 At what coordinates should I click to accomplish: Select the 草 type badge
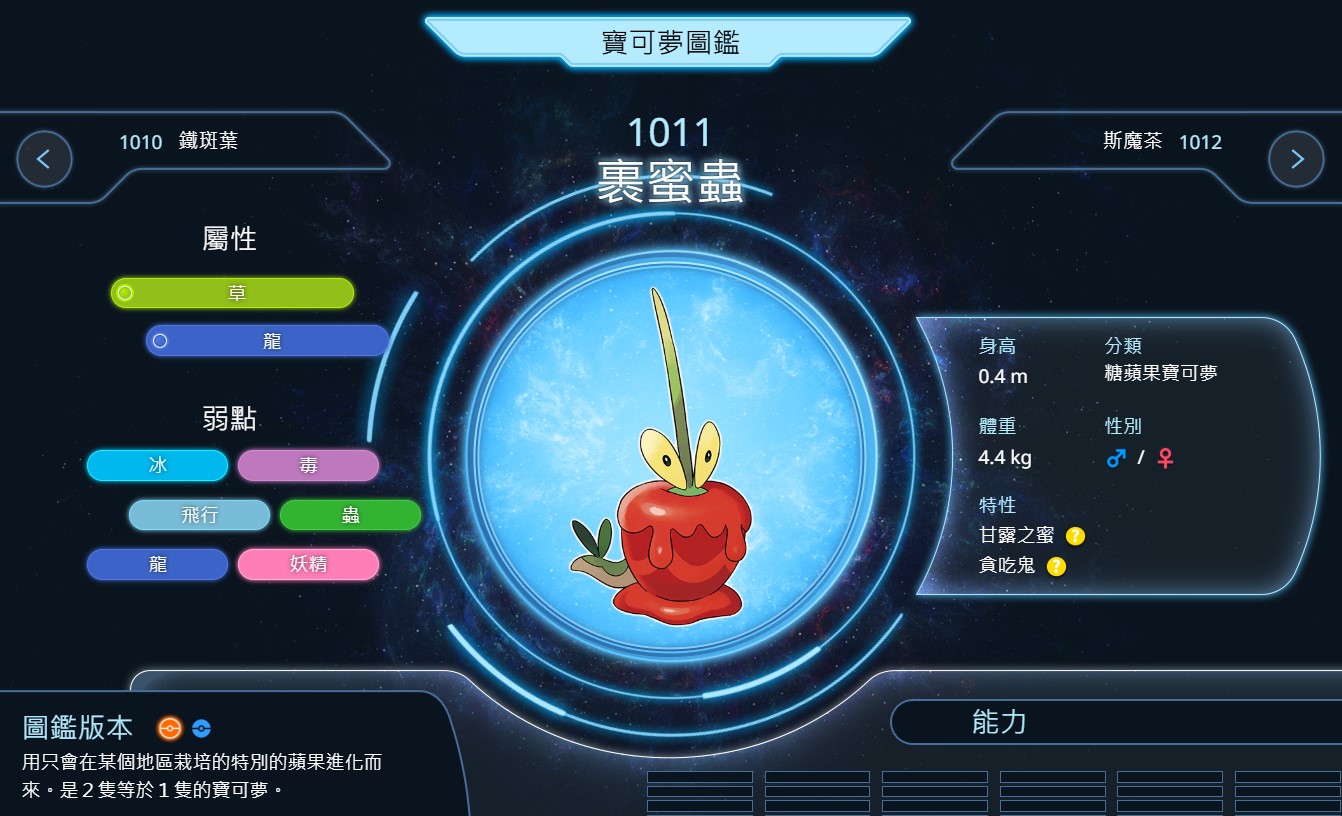click(x=233, y=293)
